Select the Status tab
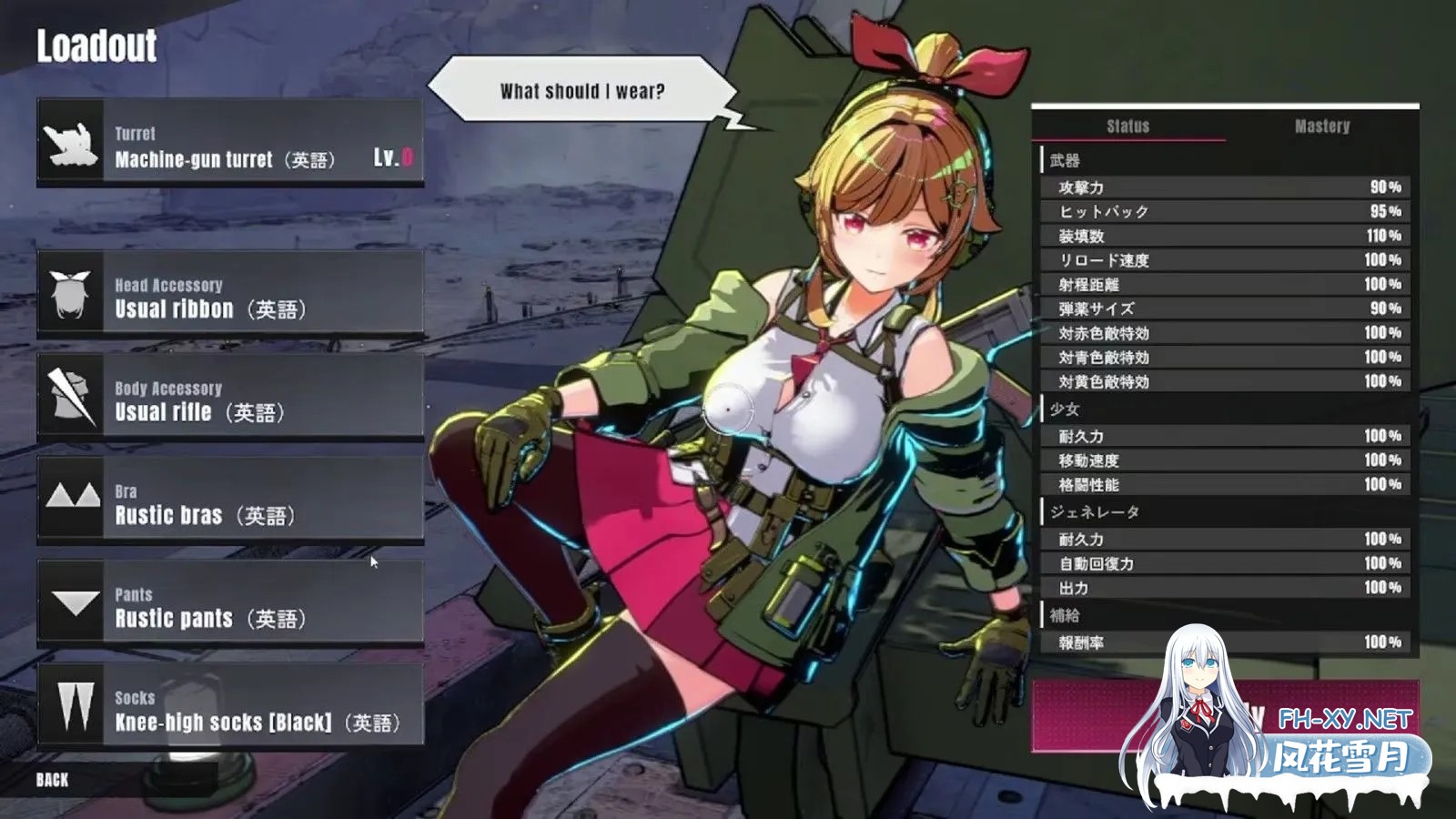 pyautogui.click(x=1128, y=127)
